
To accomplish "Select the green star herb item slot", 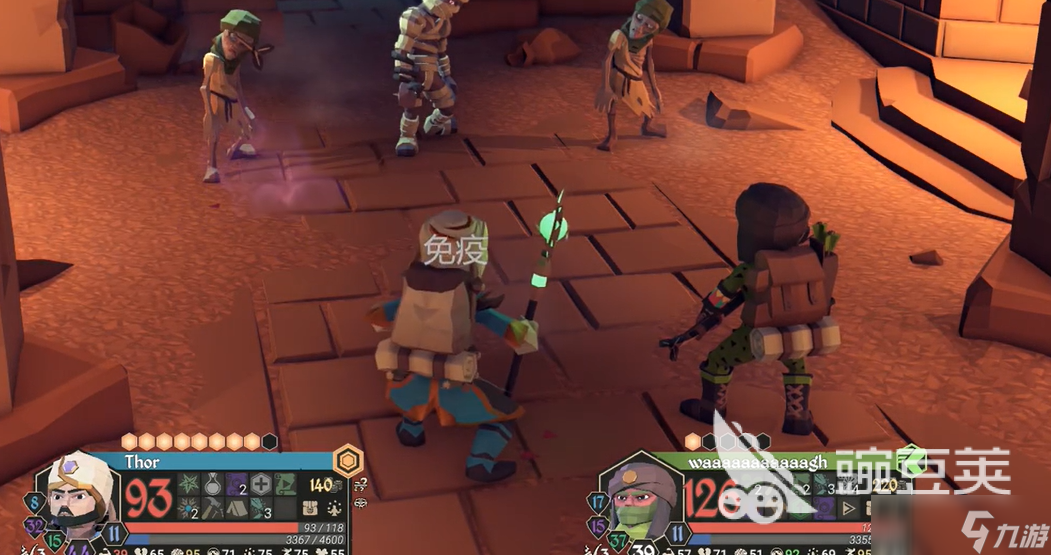I will 188,485.
